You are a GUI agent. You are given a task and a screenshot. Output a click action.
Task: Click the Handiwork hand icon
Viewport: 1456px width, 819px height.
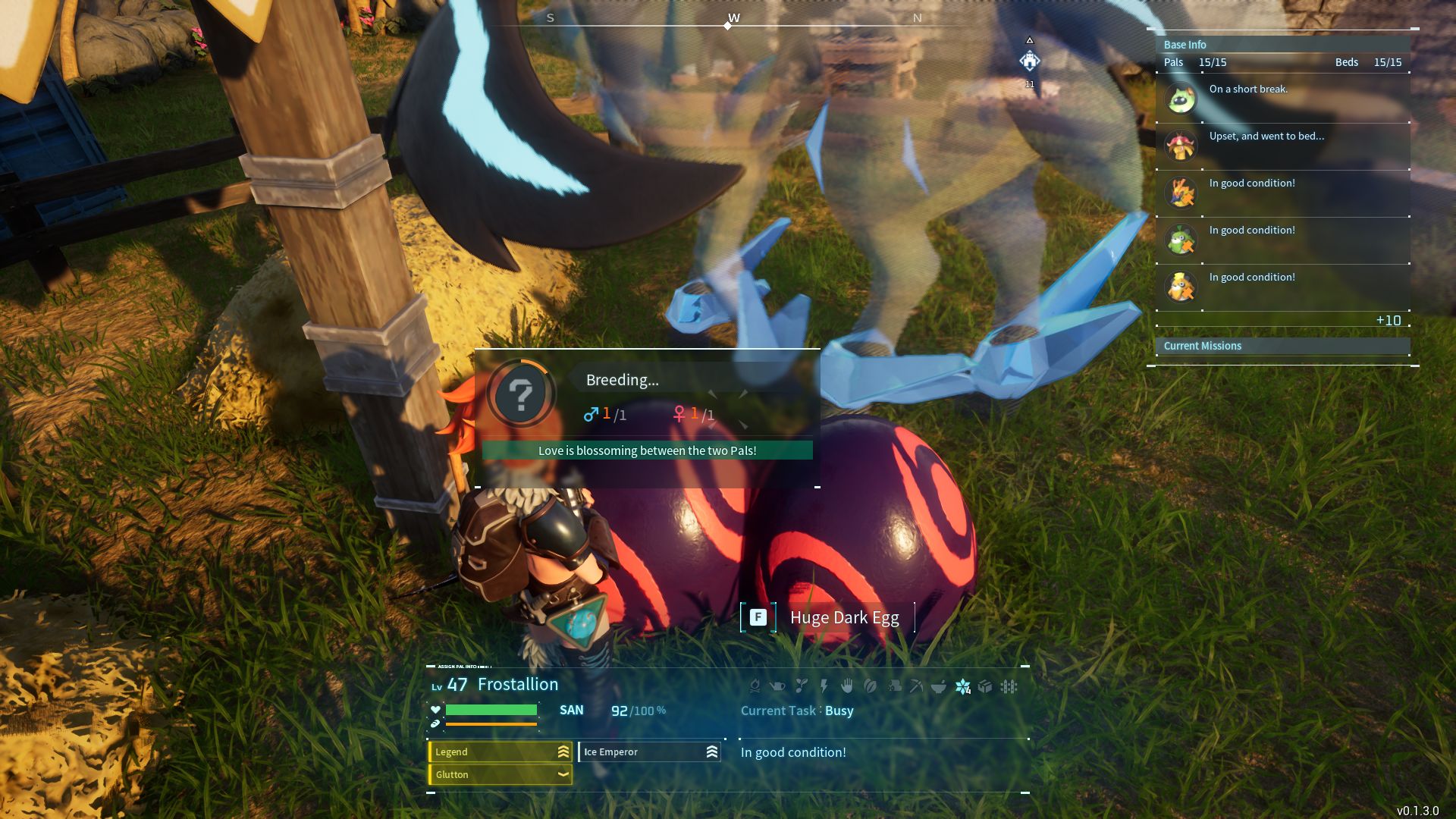click(847, 687)
